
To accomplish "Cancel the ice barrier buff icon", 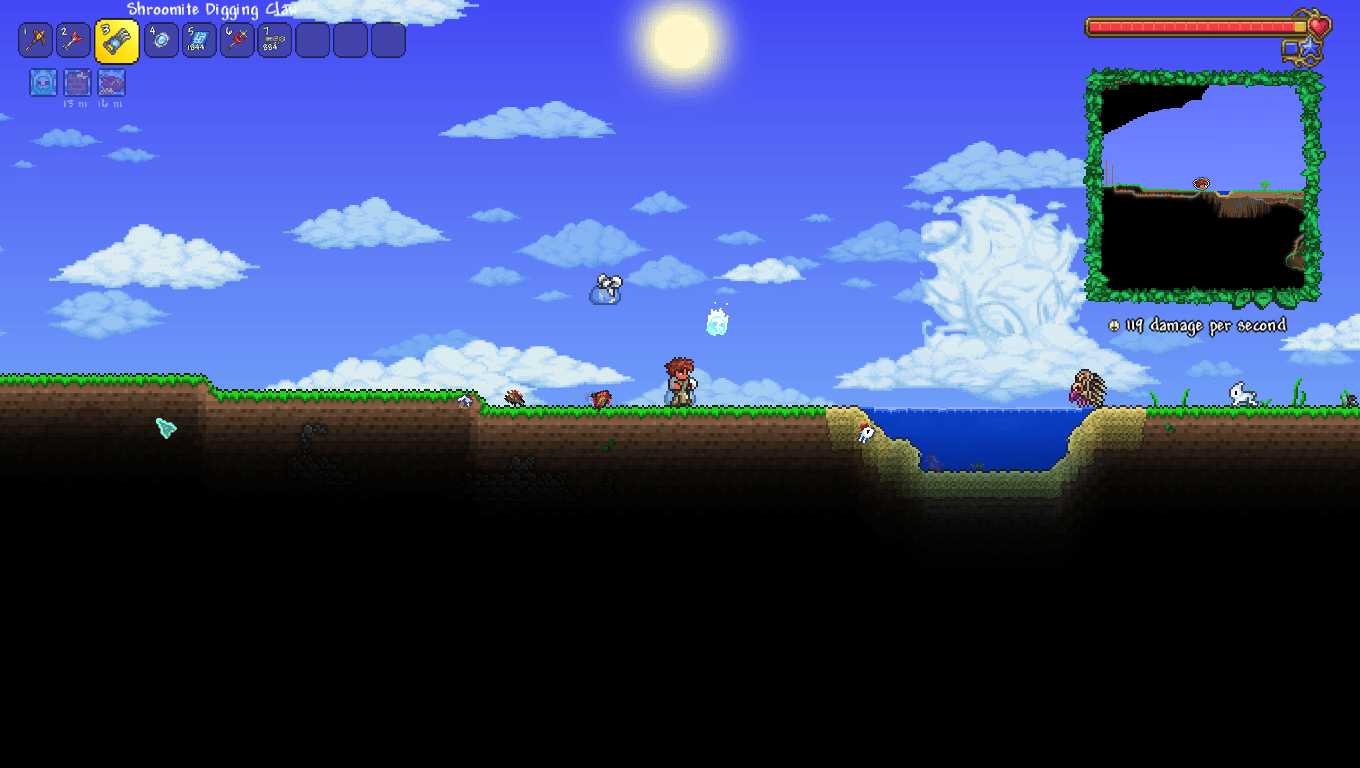I will tap(43, 83).
